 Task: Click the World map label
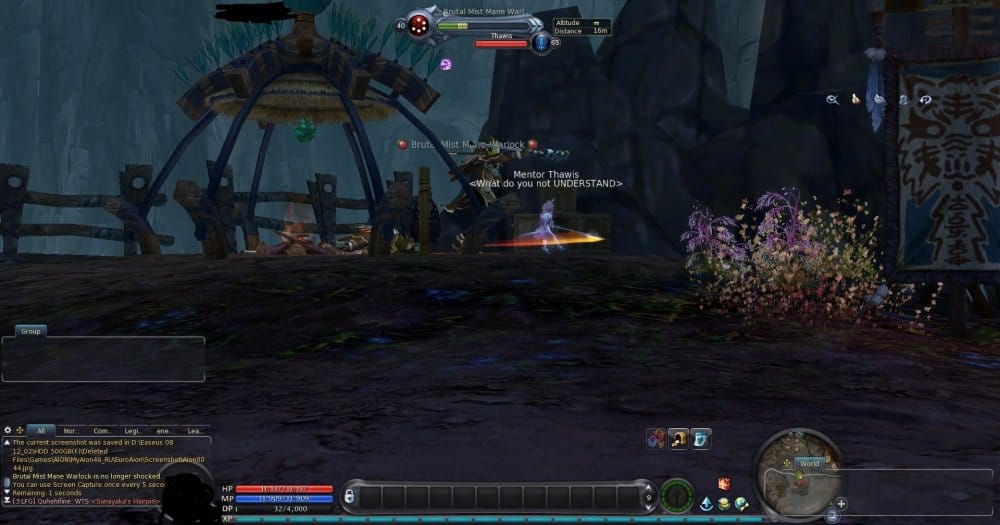point(809,464)
